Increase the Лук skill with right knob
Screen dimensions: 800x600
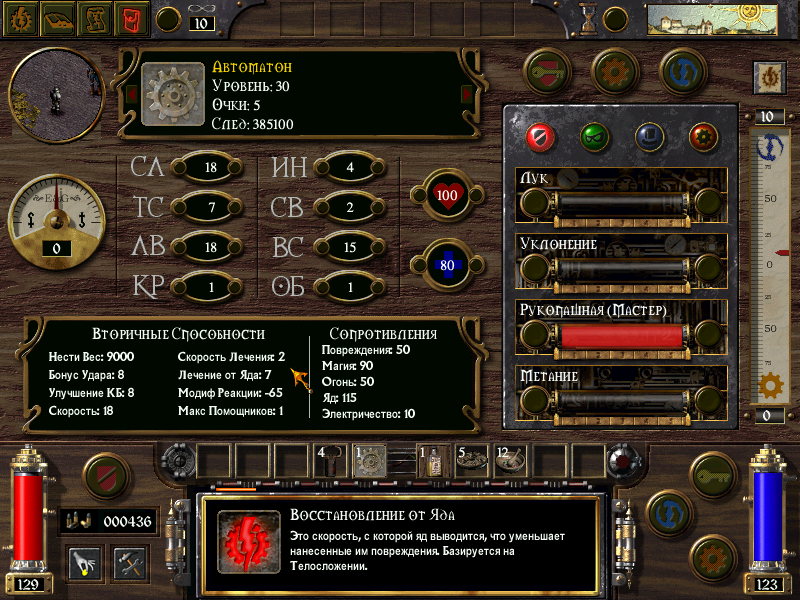708,203
